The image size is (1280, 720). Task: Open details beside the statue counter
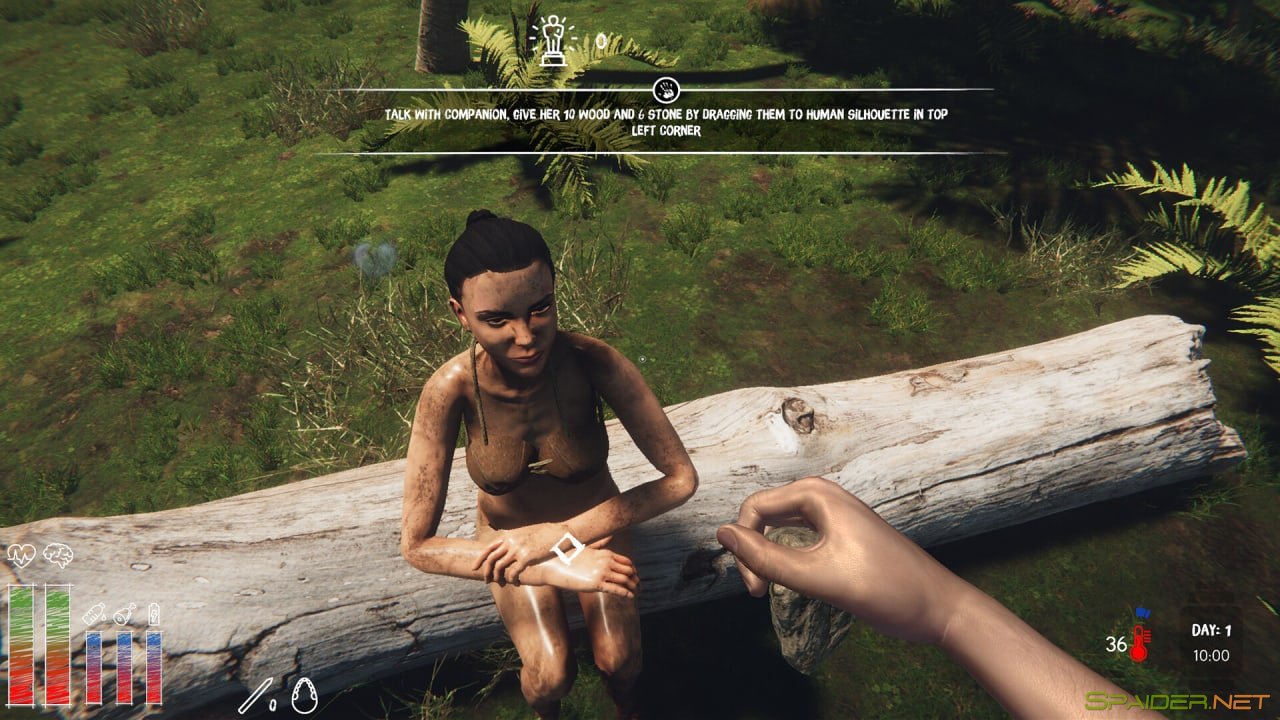pos(601,40)
